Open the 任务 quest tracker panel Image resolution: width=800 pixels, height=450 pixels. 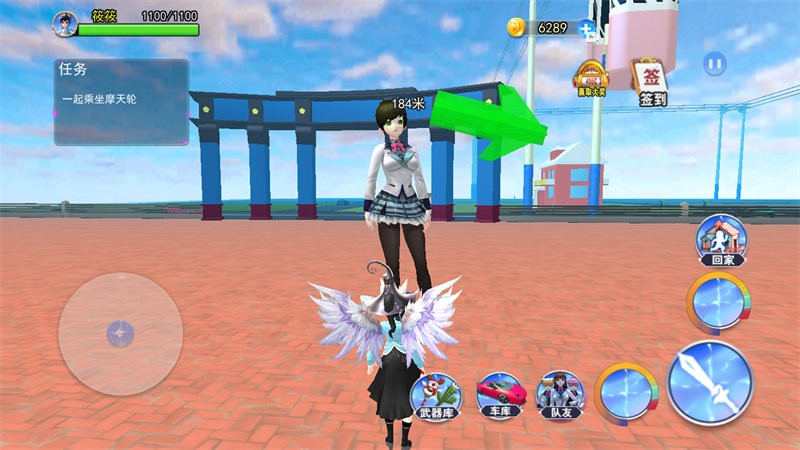point(121,101)
